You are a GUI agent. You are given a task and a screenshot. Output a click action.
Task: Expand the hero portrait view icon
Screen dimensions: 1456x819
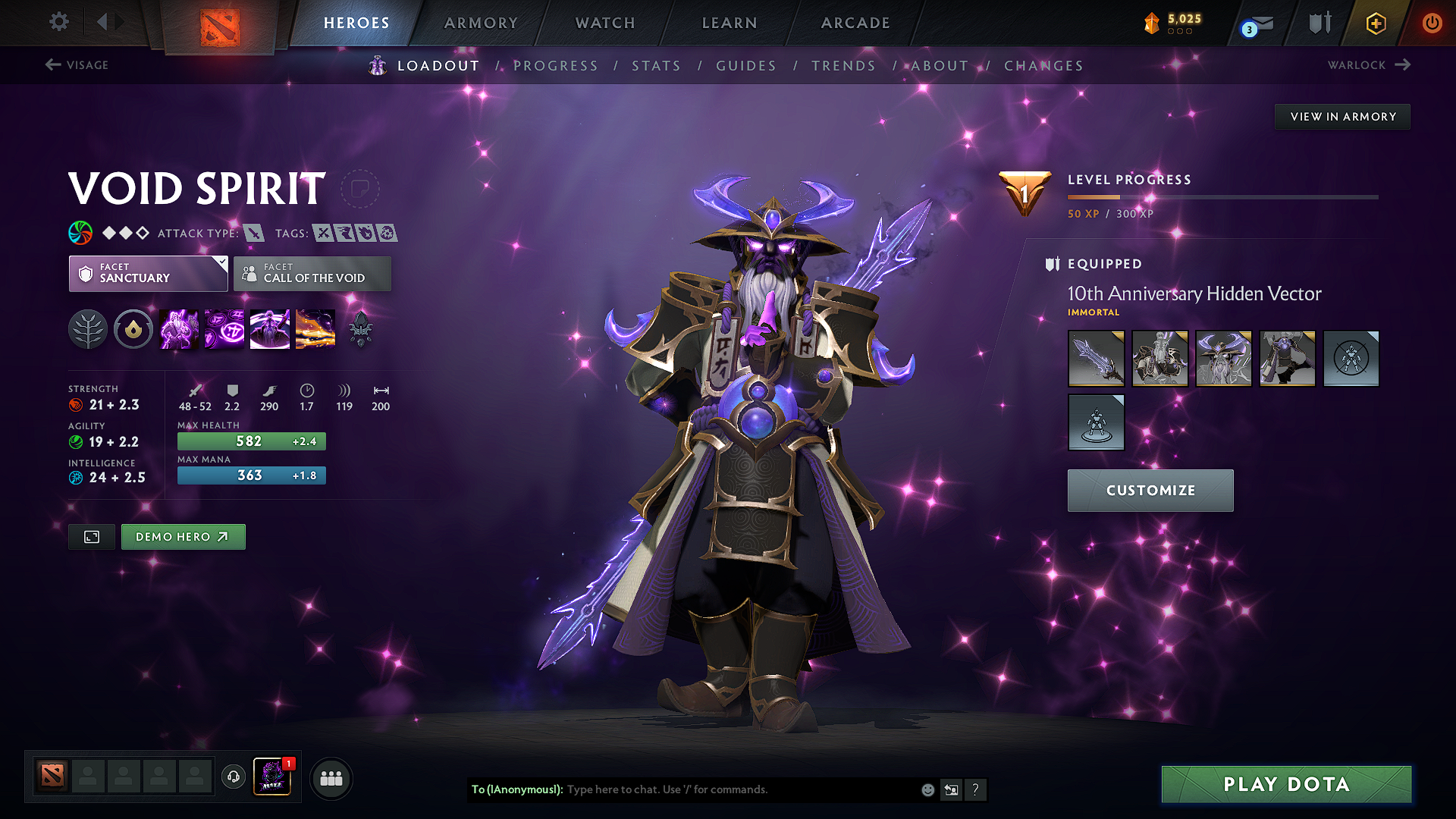point(91,536)
